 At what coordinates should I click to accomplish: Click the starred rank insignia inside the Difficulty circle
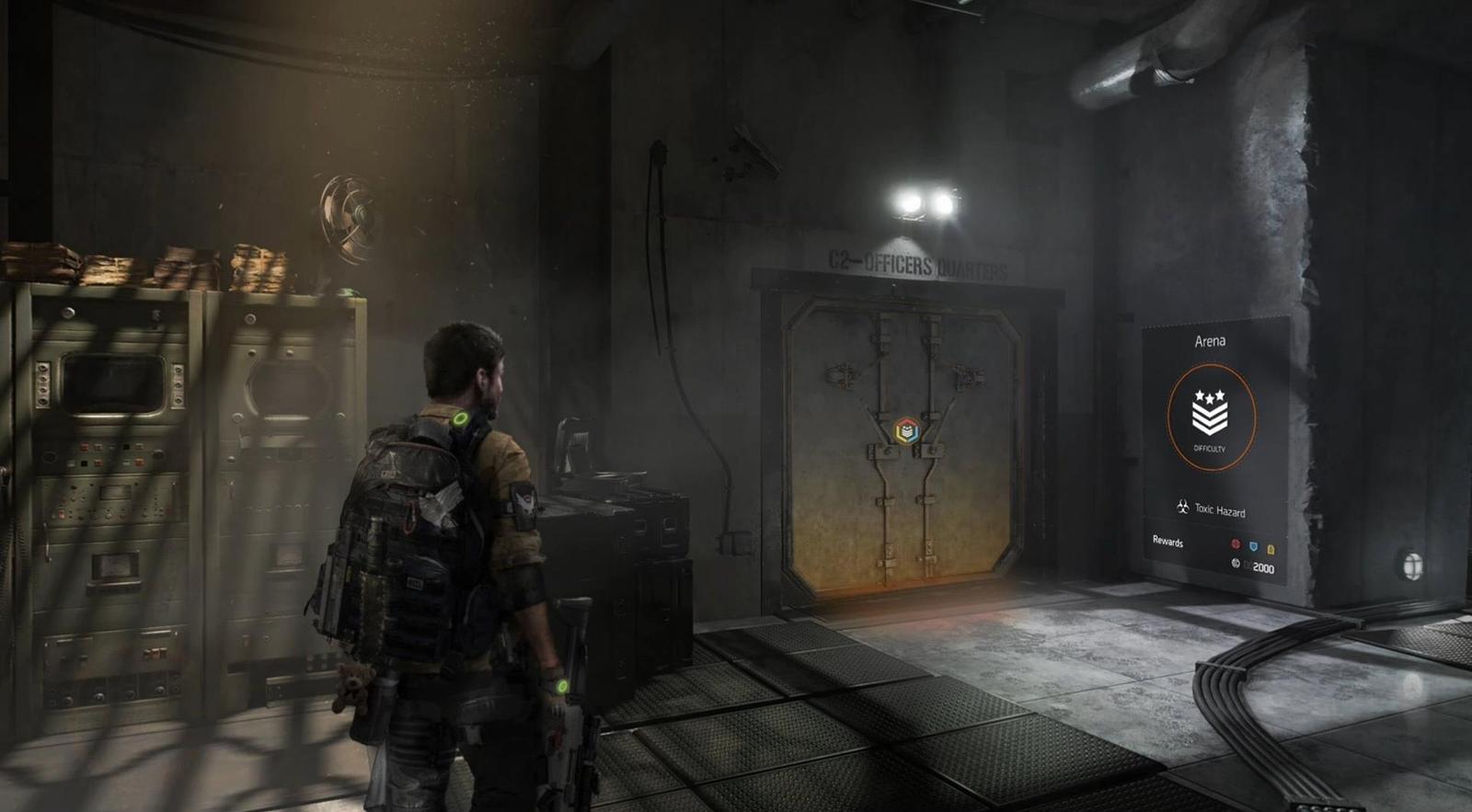pos(1209,411)
